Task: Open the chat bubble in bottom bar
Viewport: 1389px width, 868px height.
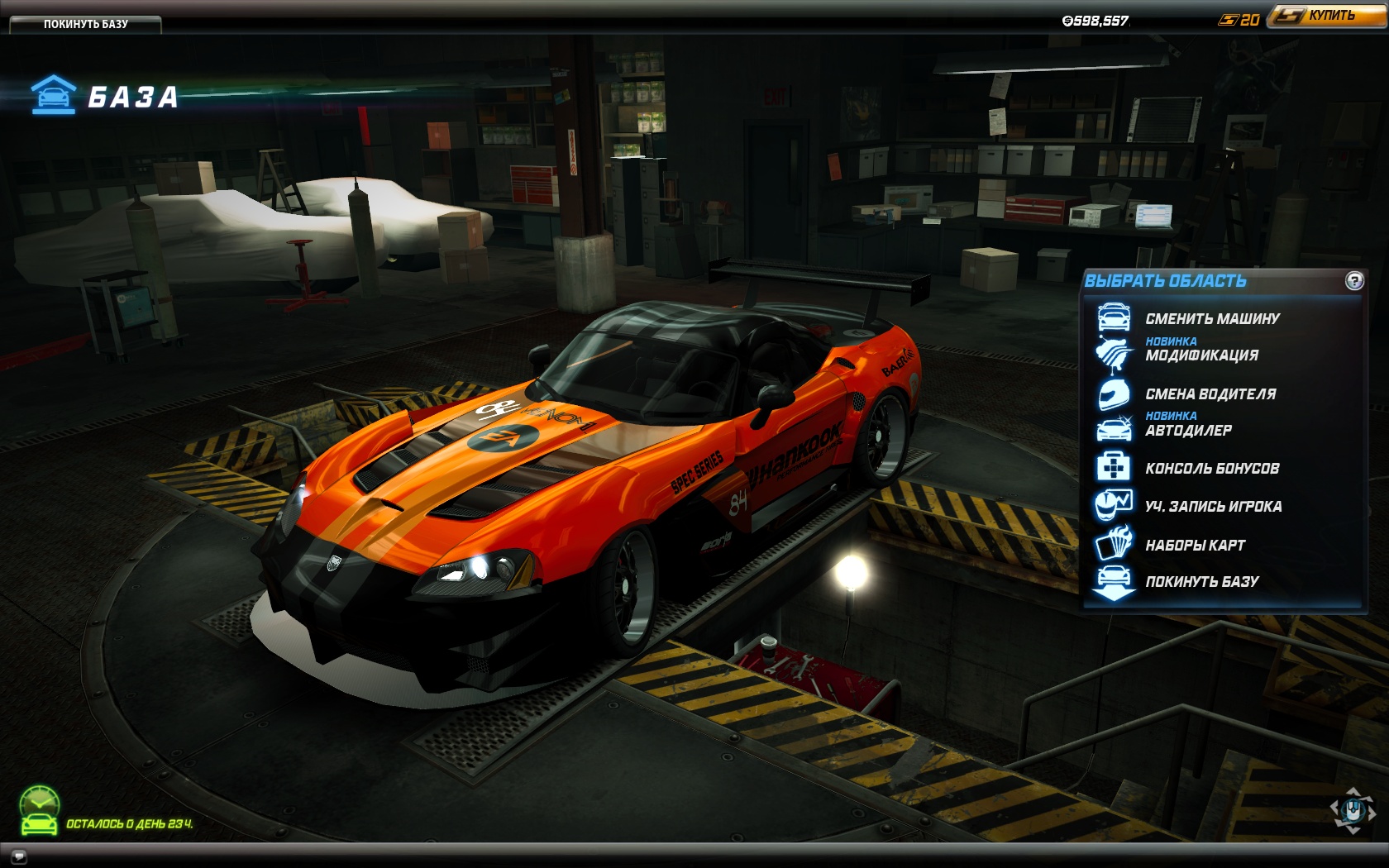Action: pyautogui.click(x=19, y=856)
